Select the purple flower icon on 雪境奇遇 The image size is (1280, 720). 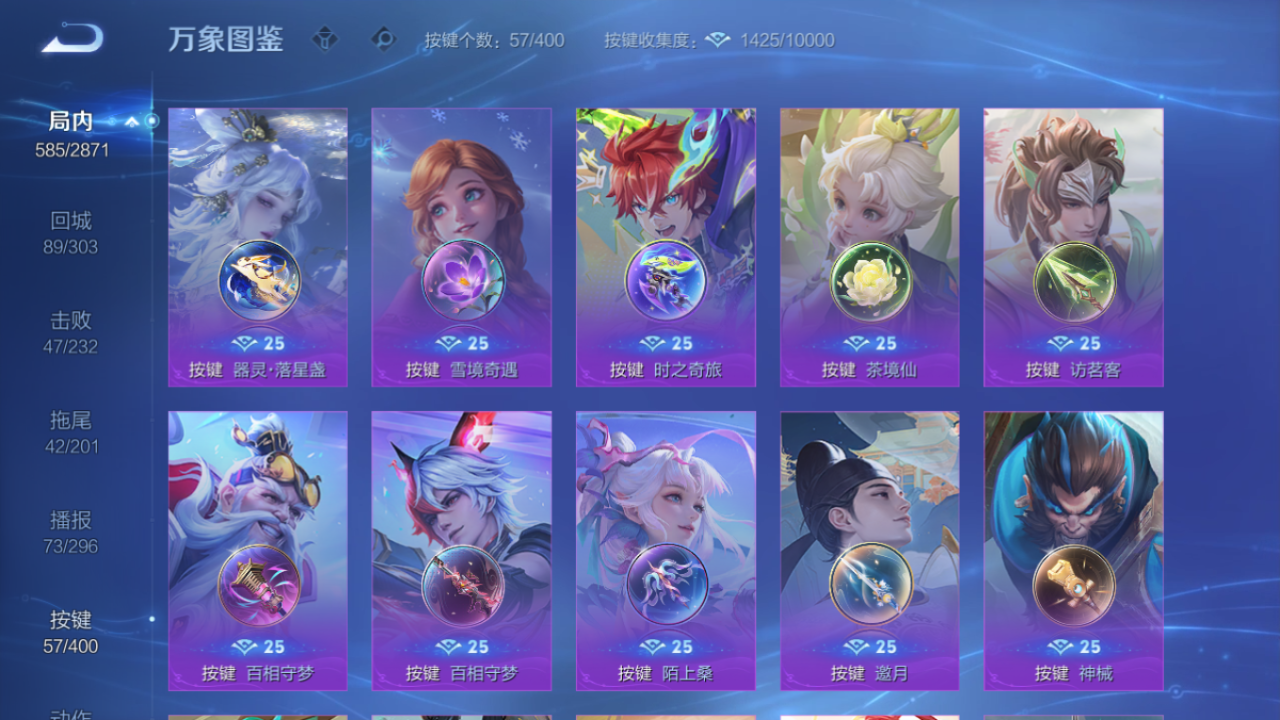(461, 282)
